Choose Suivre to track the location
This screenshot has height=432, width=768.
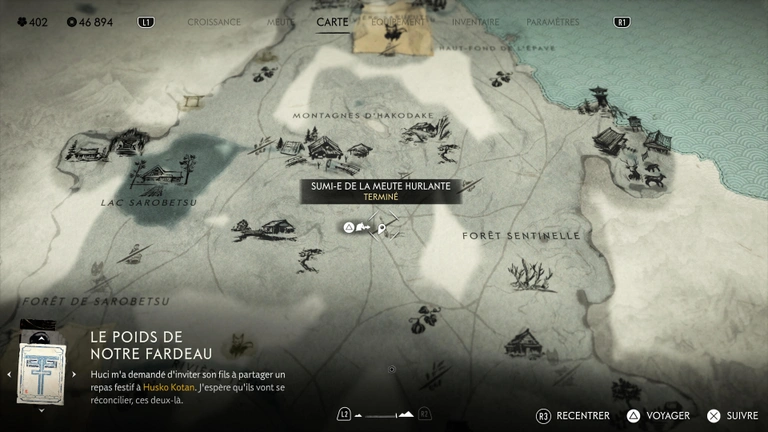733,415
